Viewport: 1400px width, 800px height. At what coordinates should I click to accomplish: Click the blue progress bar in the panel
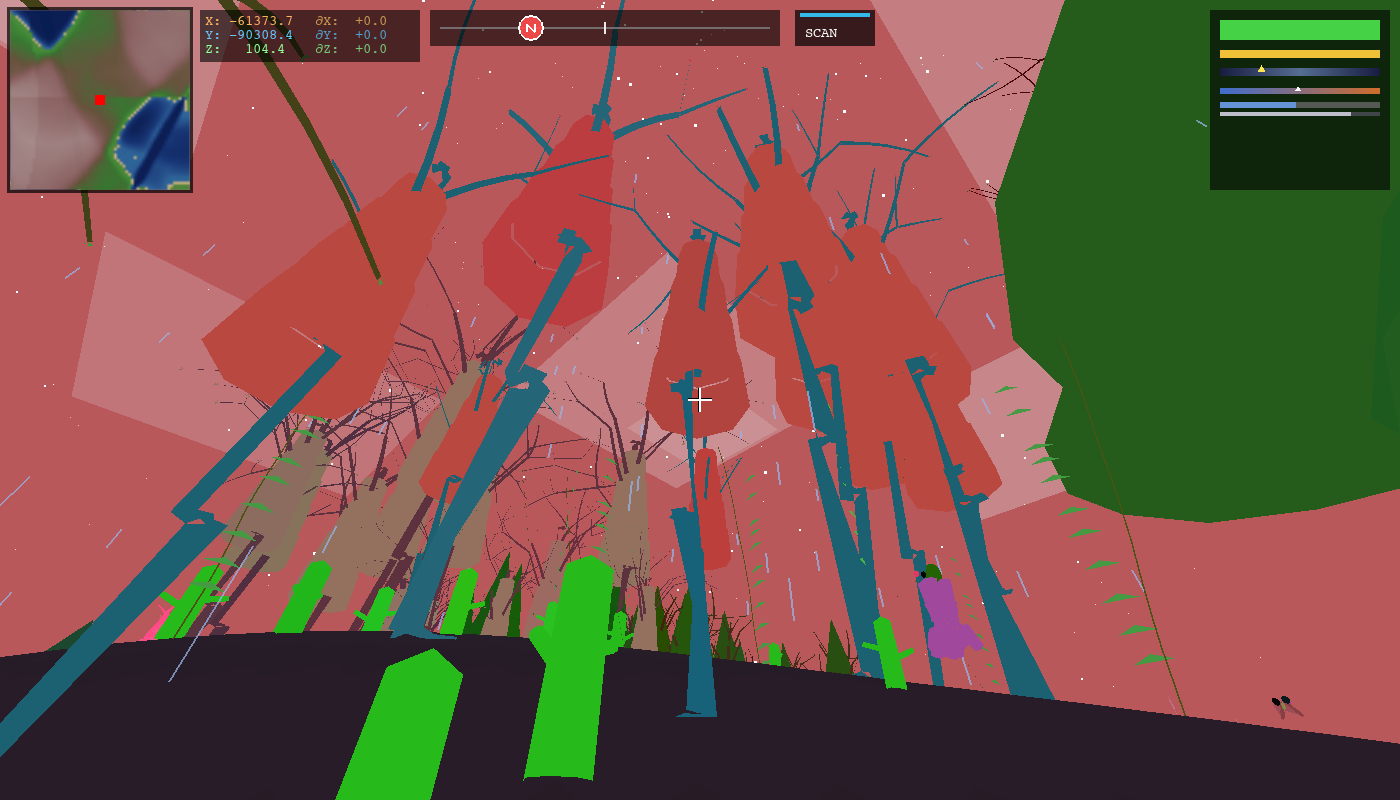click(1257, 105)
